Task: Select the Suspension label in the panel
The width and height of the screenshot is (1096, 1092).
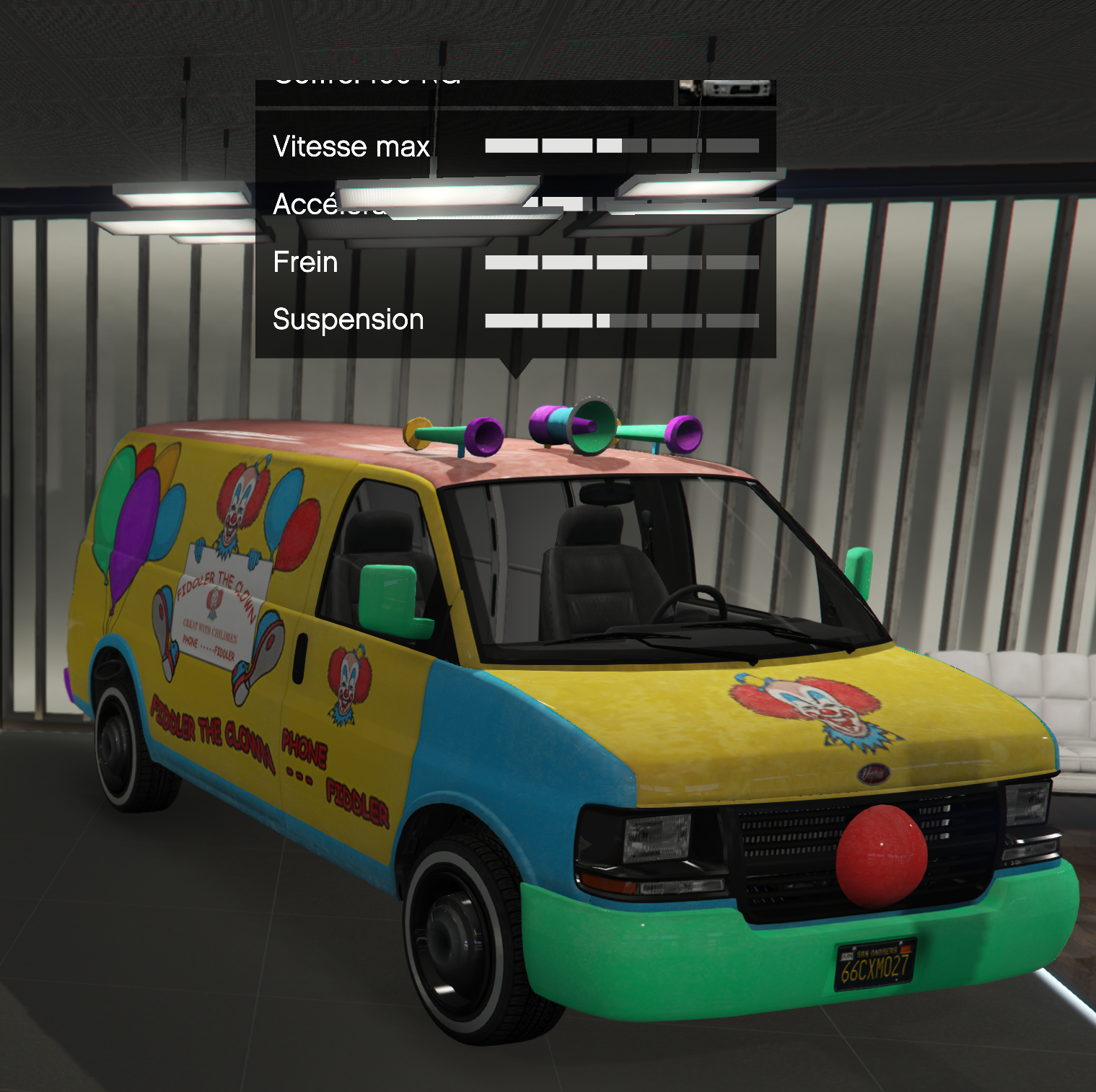Action: point(348,319)
